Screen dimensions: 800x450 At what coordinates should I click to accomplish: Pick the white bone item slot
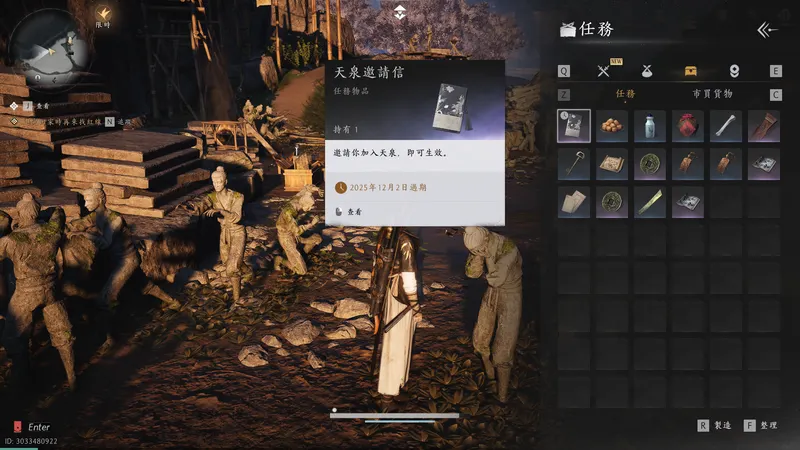point(725,126)
